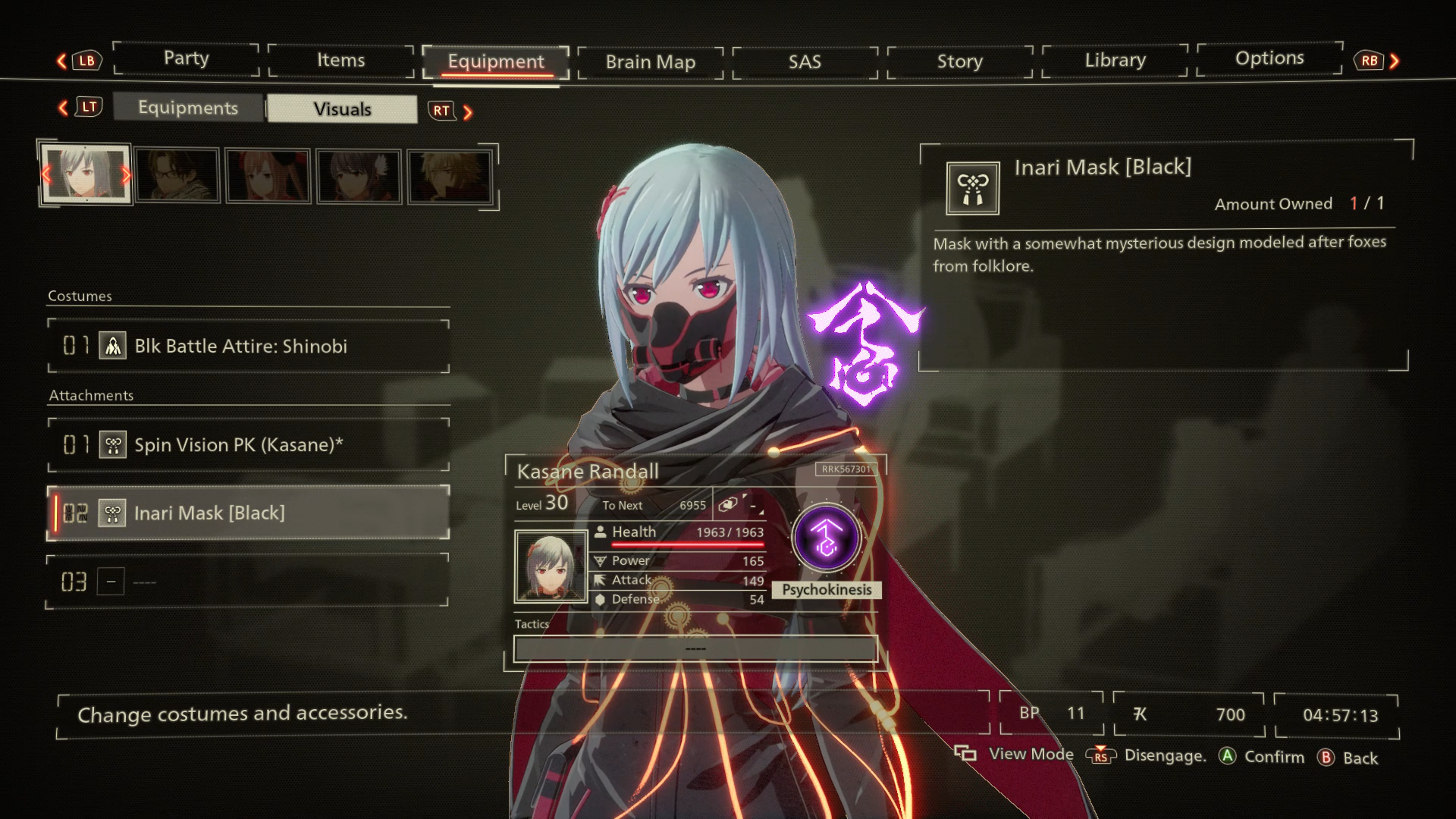Click the Psychokinesis power icon
The height and width of the screenshot is (819, 1456).
coord(826,539)
